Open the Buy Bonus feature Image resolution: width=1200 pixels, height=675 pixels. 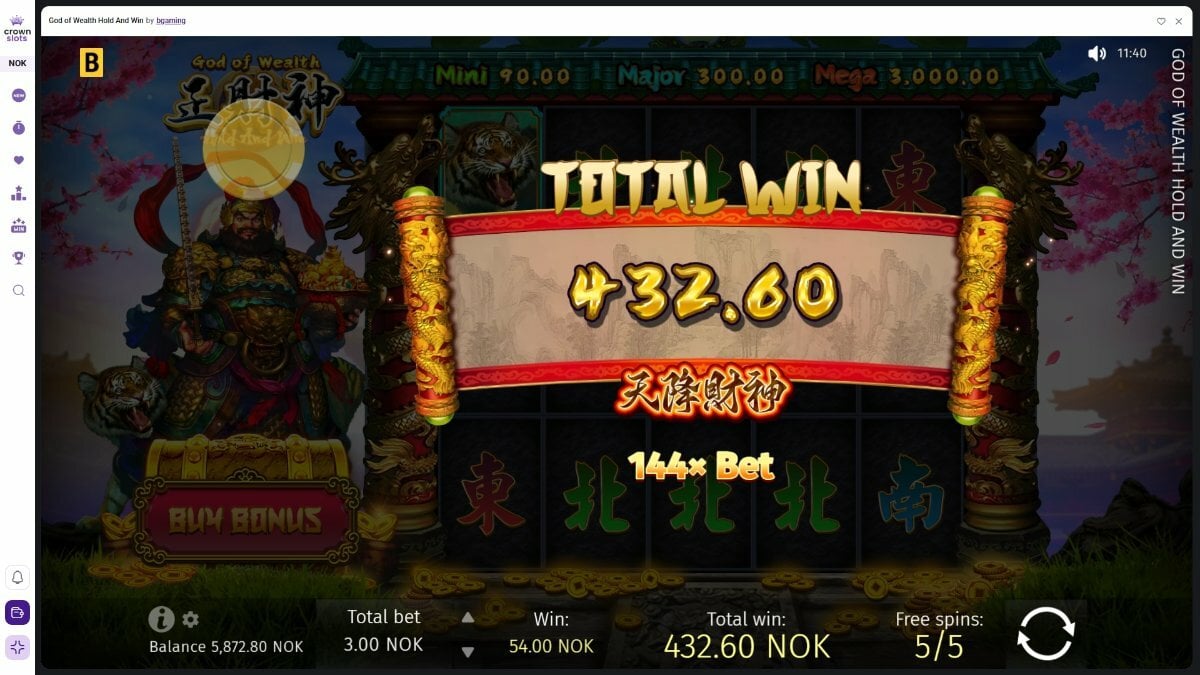[245, 520]
